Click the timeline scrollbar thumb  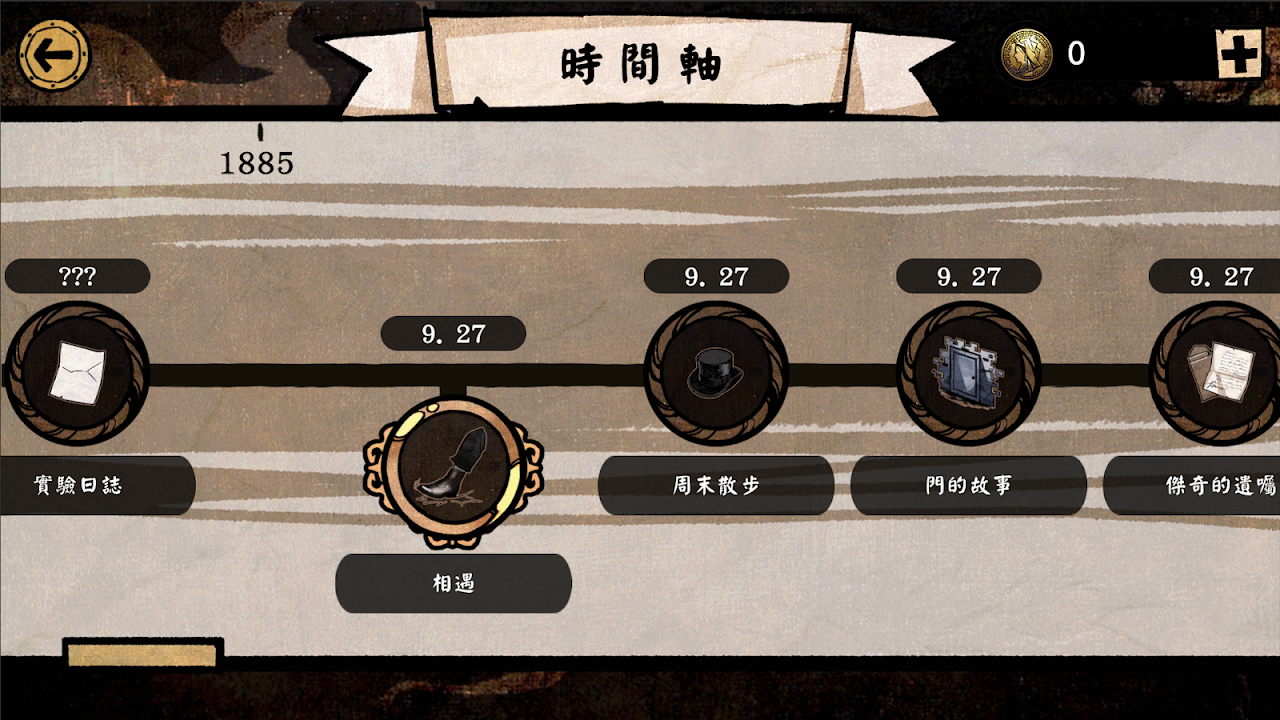[142, 655]
